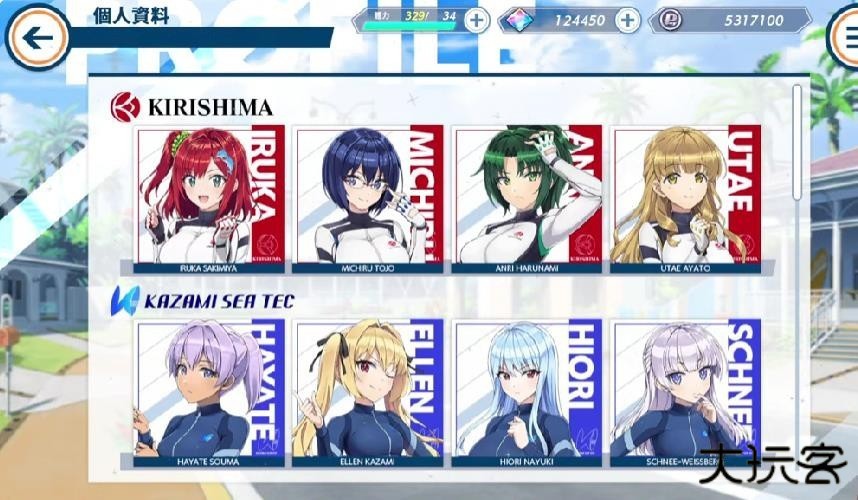Go back with the arrow button
Image resolution: width=858 pixels, height=500 pixels.
click(x=37, y=37)
